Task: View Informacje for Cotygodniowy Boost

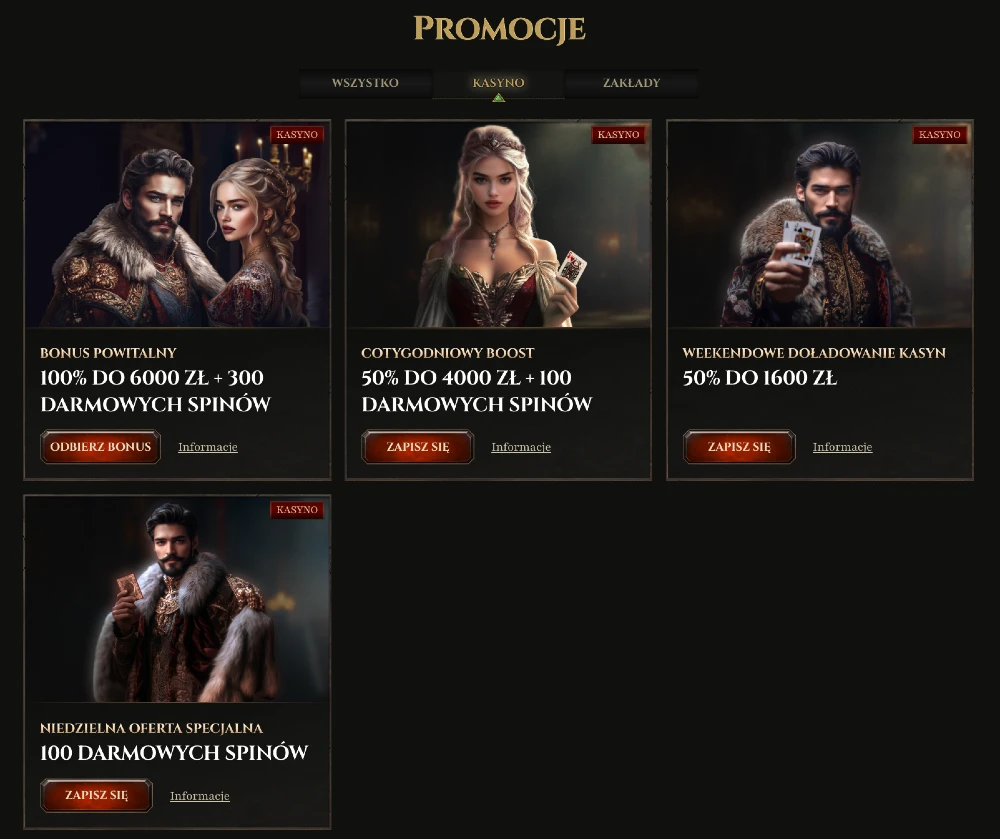Action: point(521,447)
